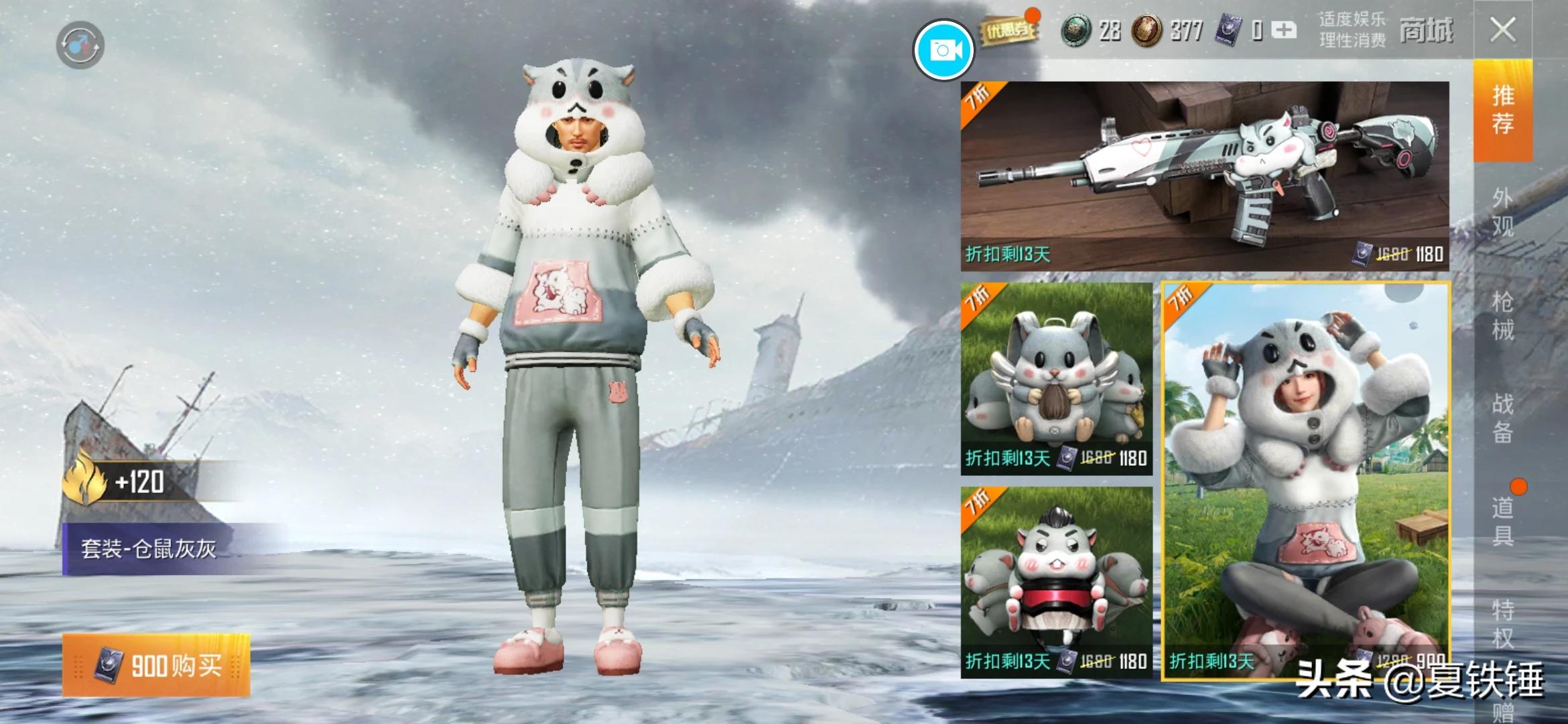Image resolution: width=1568 pixels, height=724 pixels.
Task: Switch to the 战备 gear tab
Action: tap(1503, 418)
